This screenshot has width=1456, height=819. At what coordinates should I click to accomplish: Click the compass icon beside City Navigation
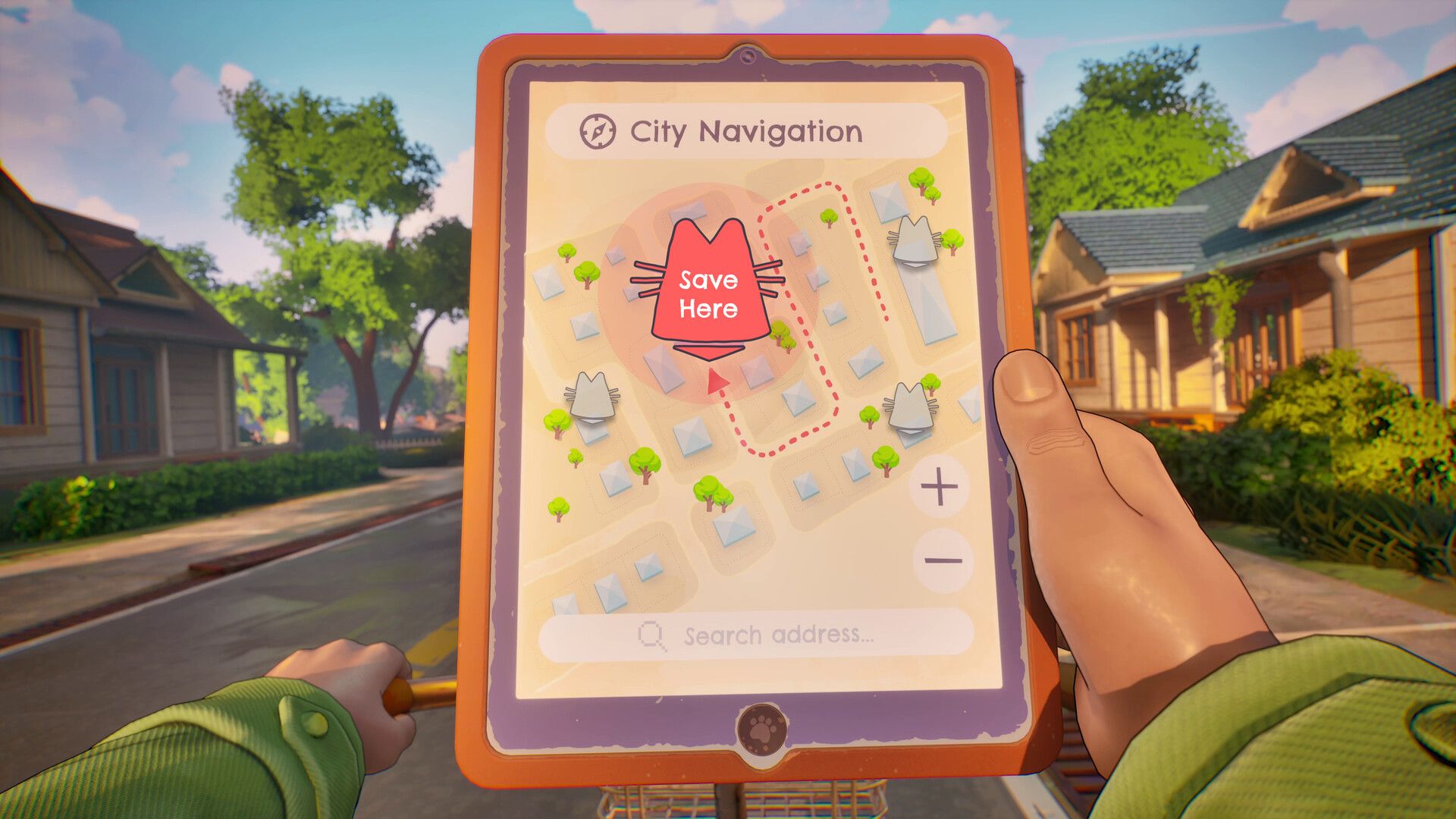pos(598,132)
